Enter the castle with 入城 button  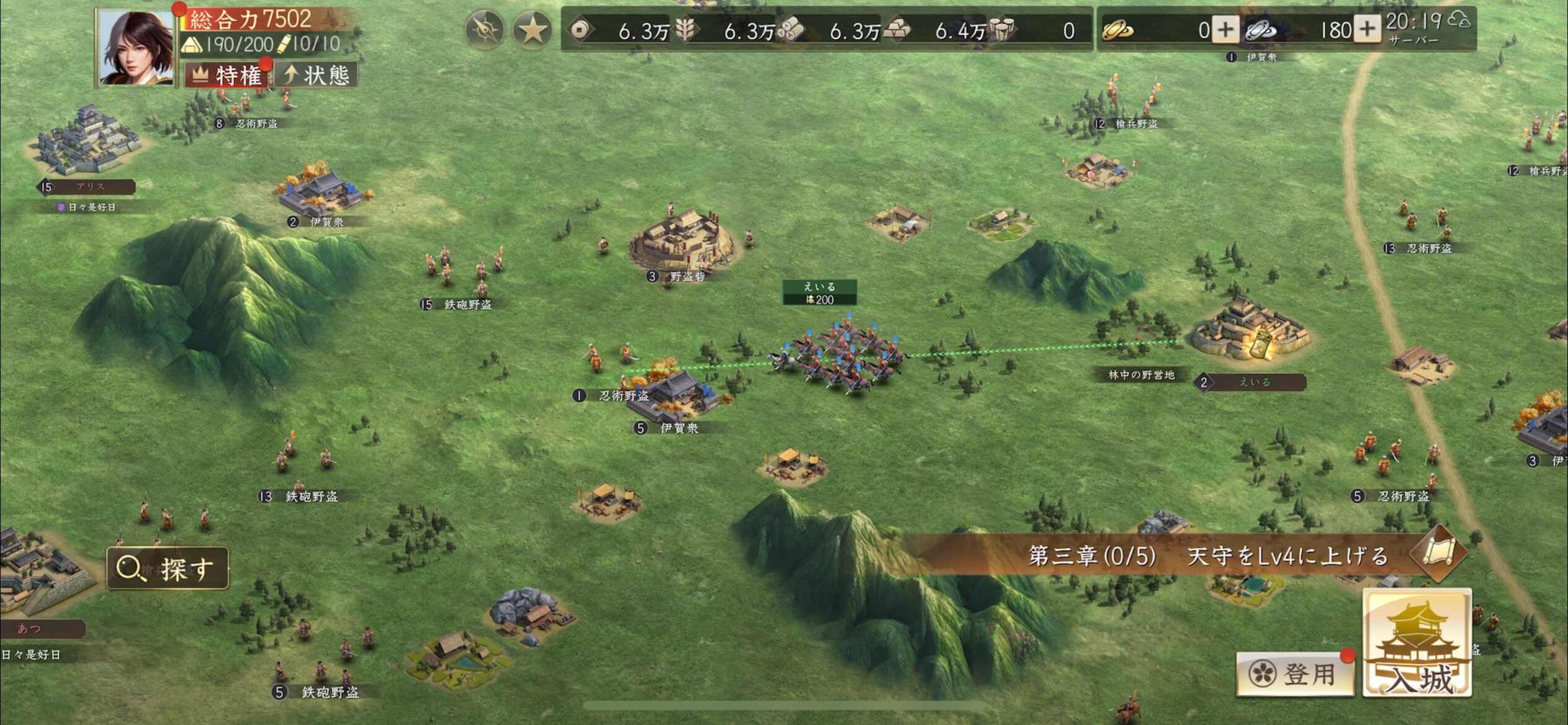1417,644
